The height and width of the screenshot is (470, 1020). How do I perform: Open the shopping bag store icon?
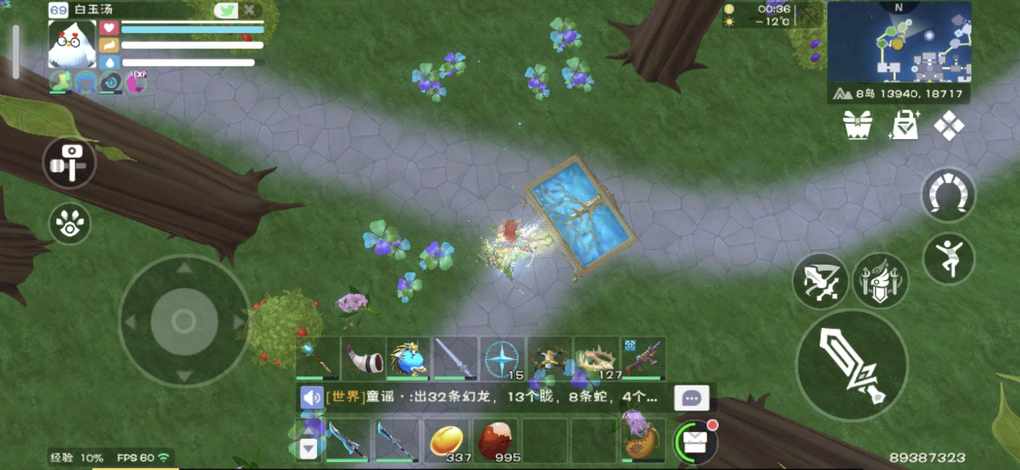click(x=904, y=125)
